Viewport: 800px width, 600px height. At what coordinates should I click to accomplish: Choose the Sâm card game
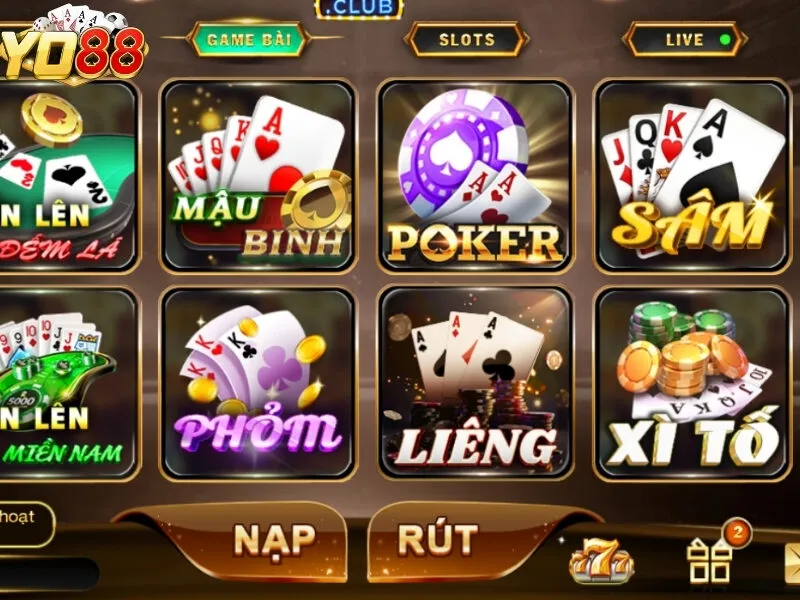pos(692,176)
